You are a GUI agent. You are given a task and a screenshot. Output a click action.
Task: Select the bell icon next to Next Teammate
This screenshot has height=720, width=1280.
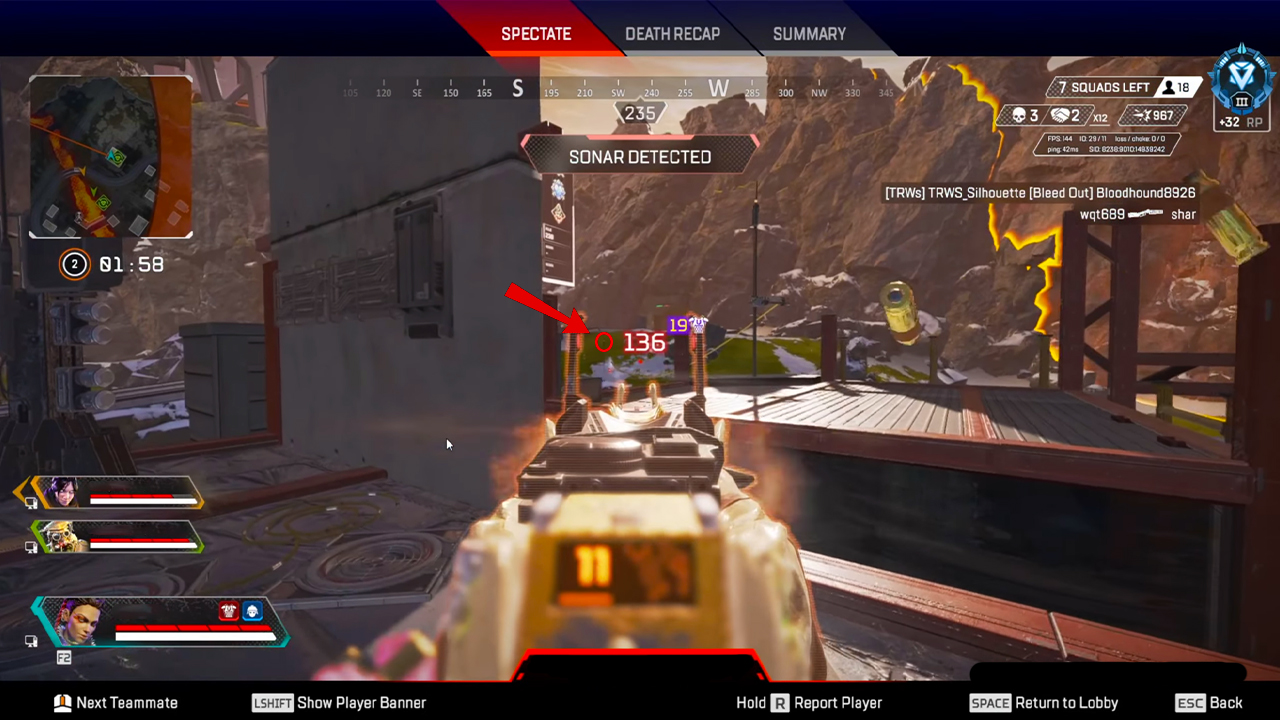pyautogui.click(x=63, y=703)
